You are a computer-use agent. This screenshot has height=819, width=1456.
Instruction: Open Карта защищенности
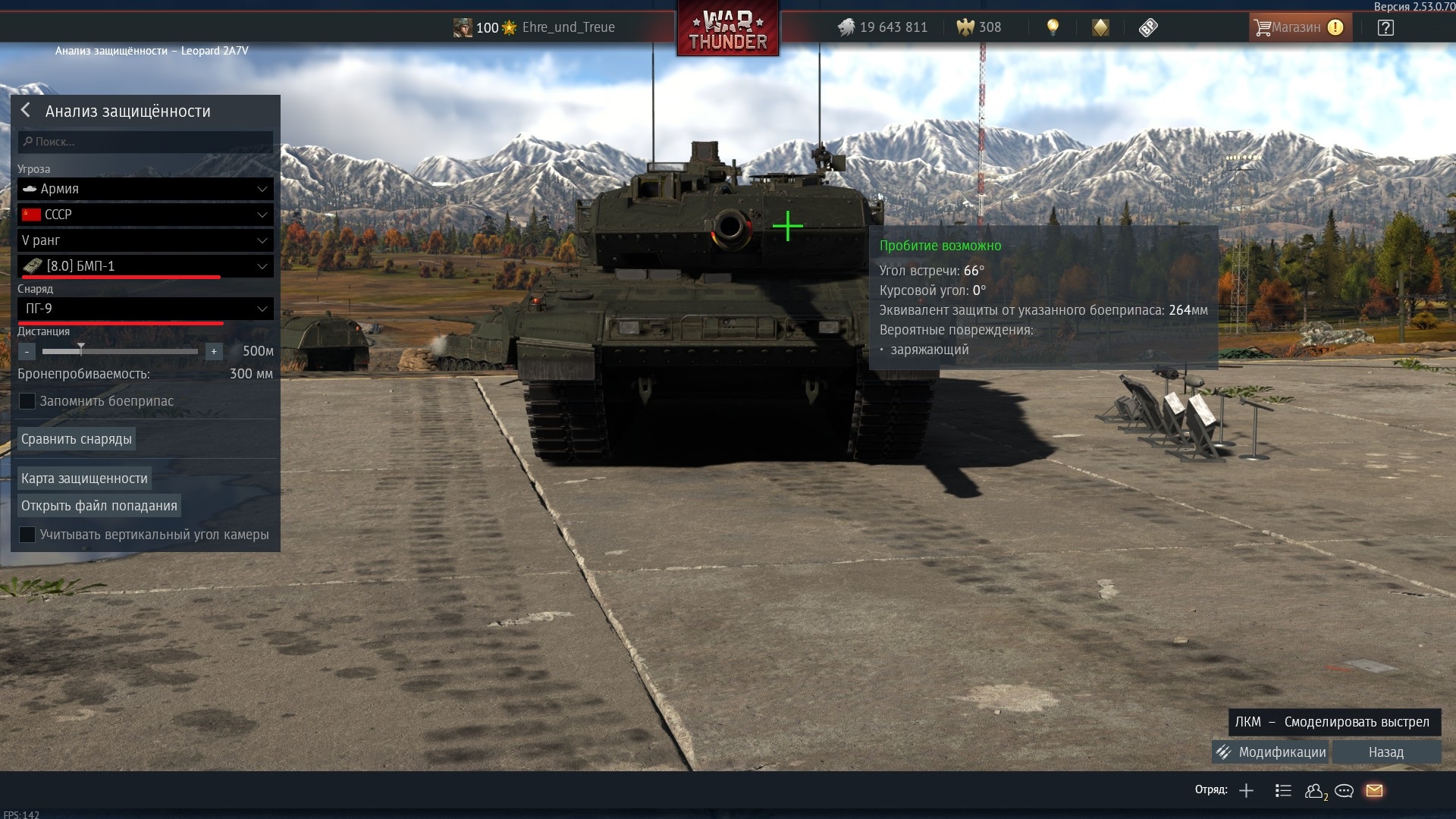(84, 479)
